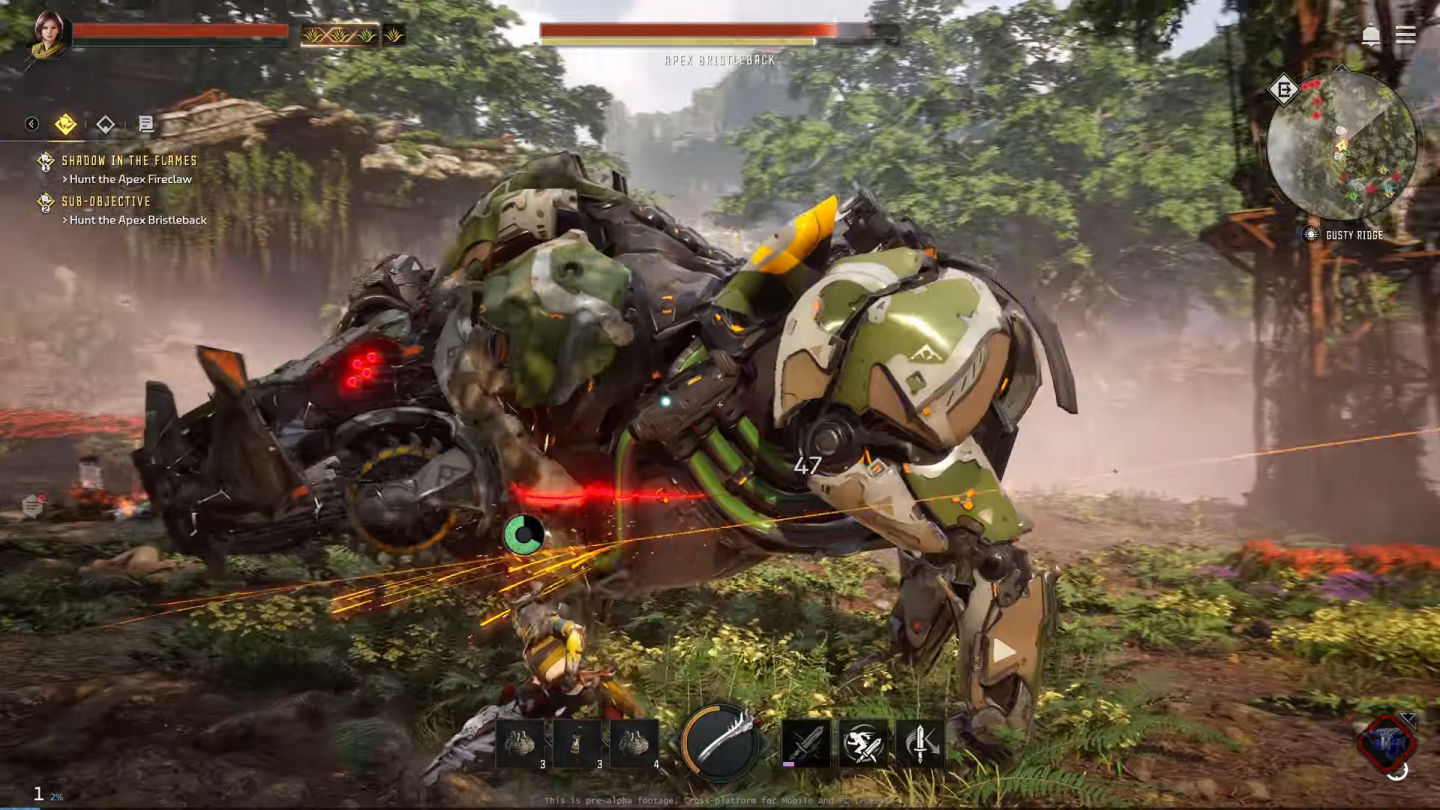Select the yellow quest tab icon
1440x810 pixels.
pyautogui.click(x=66, y=124)
